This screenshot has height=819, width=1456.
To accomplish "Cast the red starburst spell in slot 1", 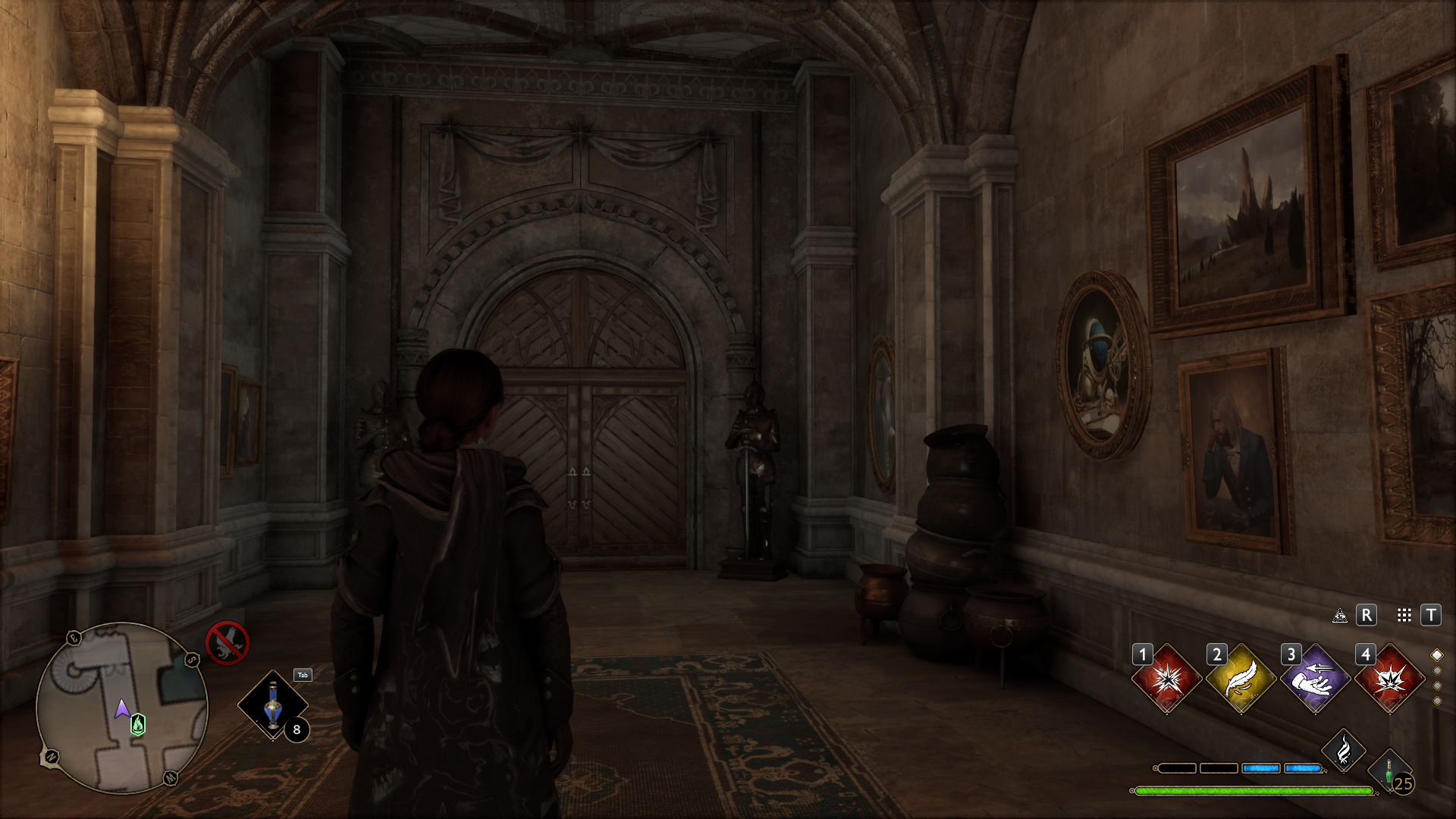I will point(1166,679).
